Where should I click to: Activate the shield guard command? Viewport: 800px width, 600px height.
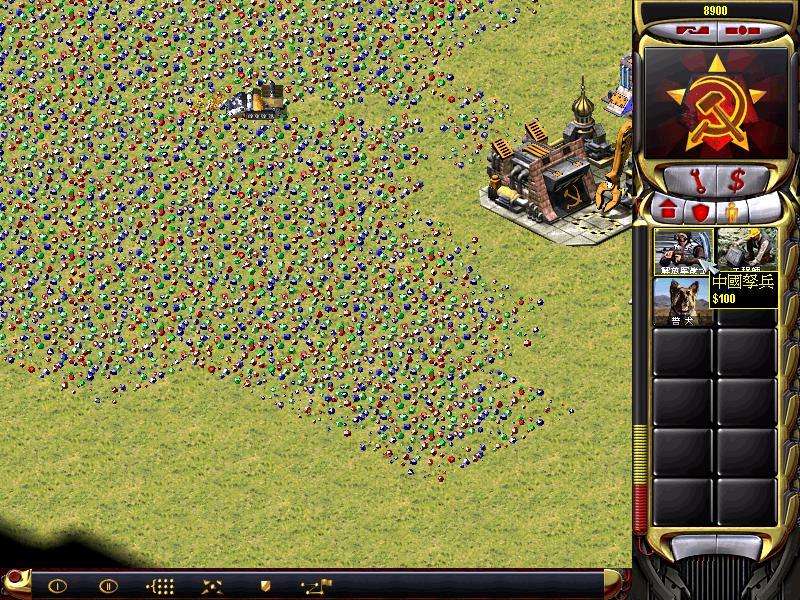[265, 586]
